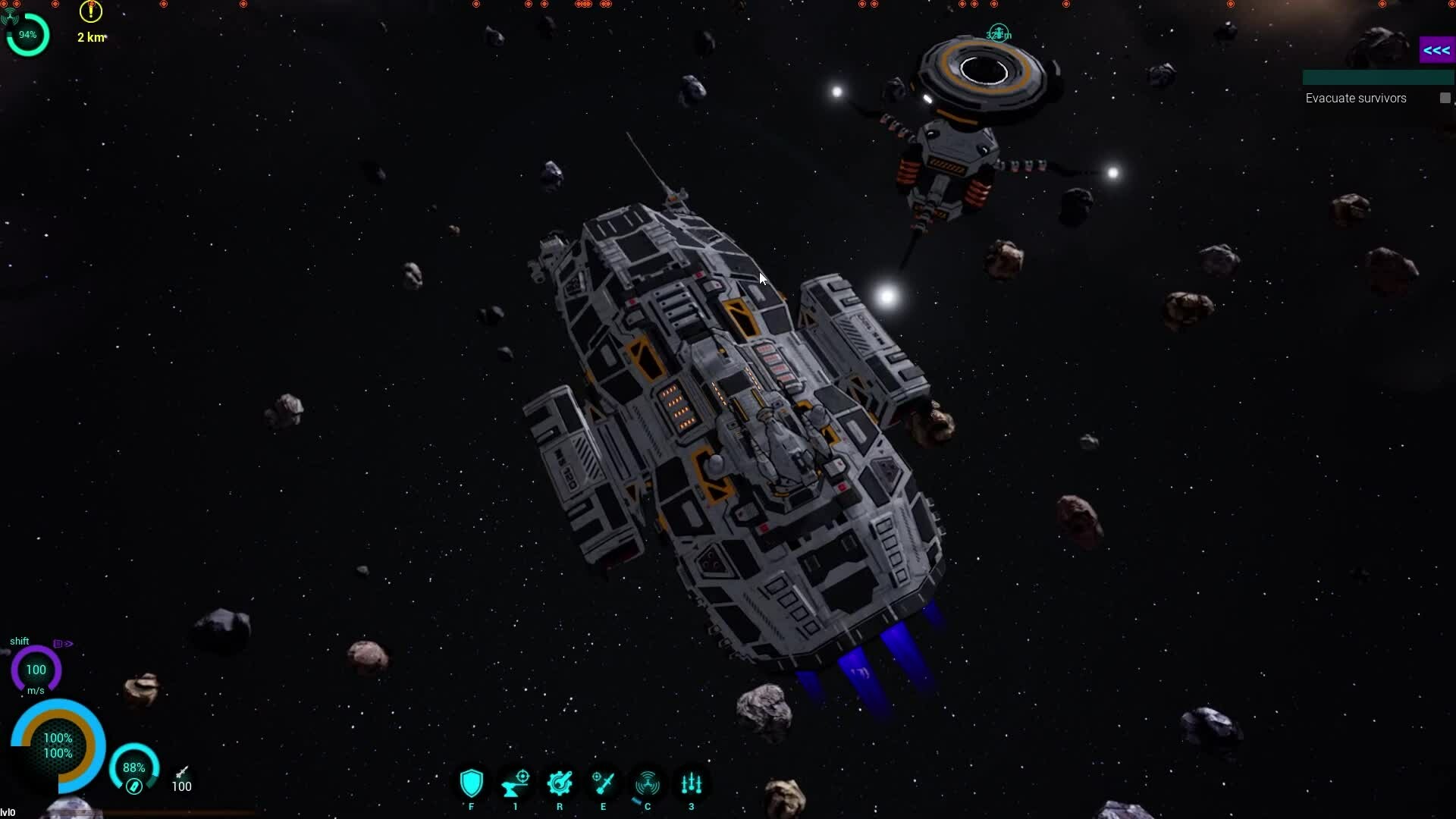Screen dimensions: 1456x819
Task: Click the rocket ammo icon
Action: pyautogui.click(x=182, y=772)
